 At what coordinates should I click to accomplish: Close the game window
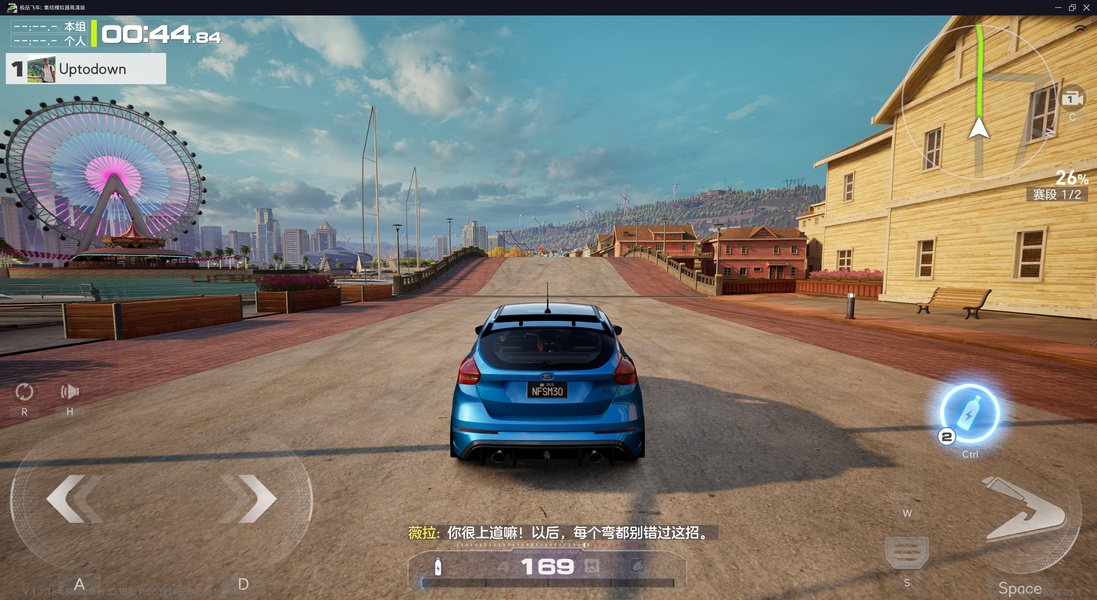(1086, 7)
